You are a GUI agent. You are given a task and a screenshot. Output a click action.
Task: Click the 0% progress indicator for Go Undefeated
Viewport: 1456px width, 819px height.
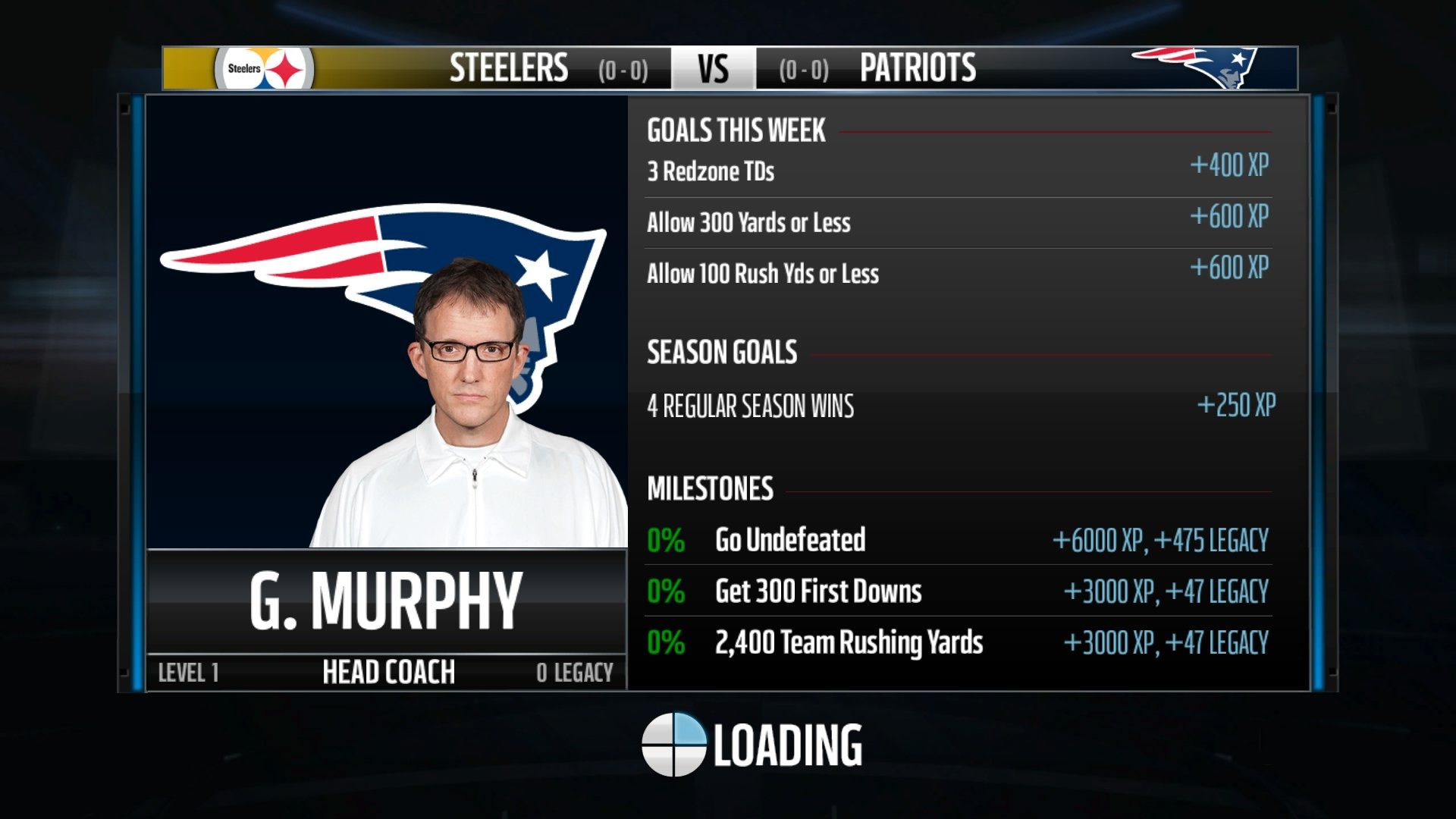click(664, 539)
